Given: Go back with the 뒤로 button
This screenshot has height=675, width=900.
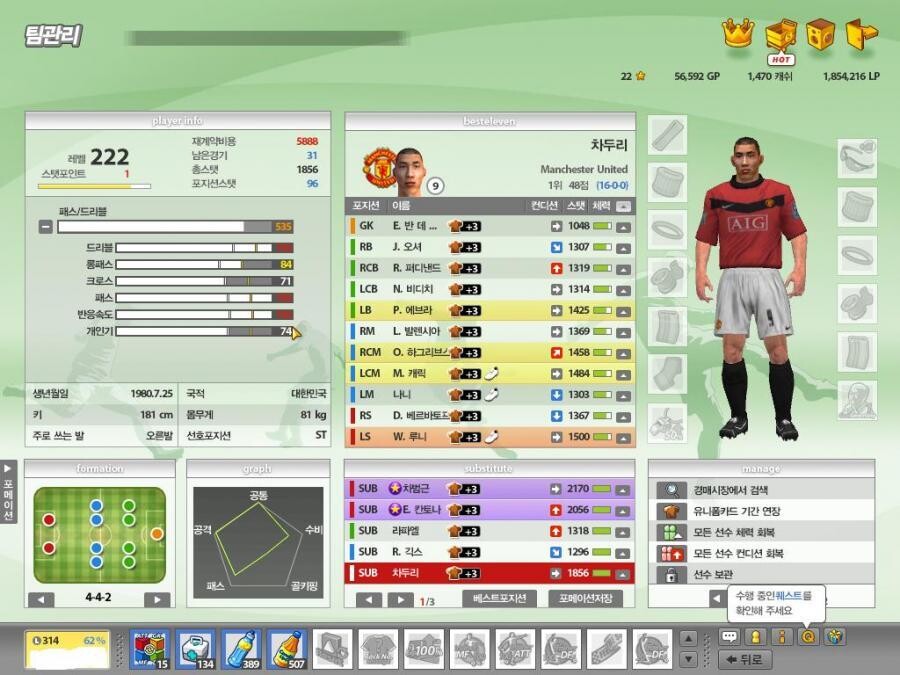Looking at the screenshot, I should coord(744,659).
